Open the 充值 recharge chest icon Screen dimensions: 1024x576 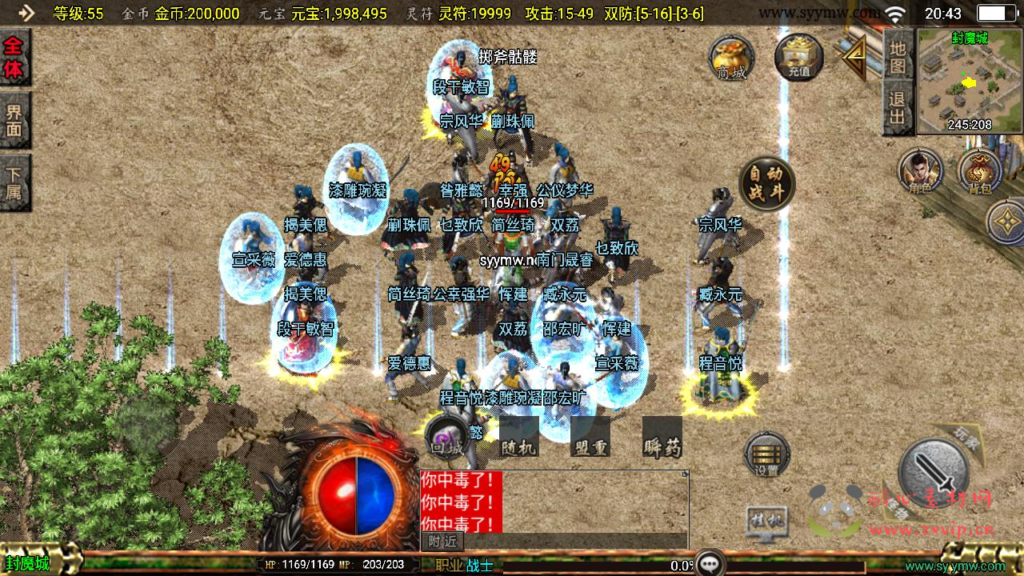798,56
